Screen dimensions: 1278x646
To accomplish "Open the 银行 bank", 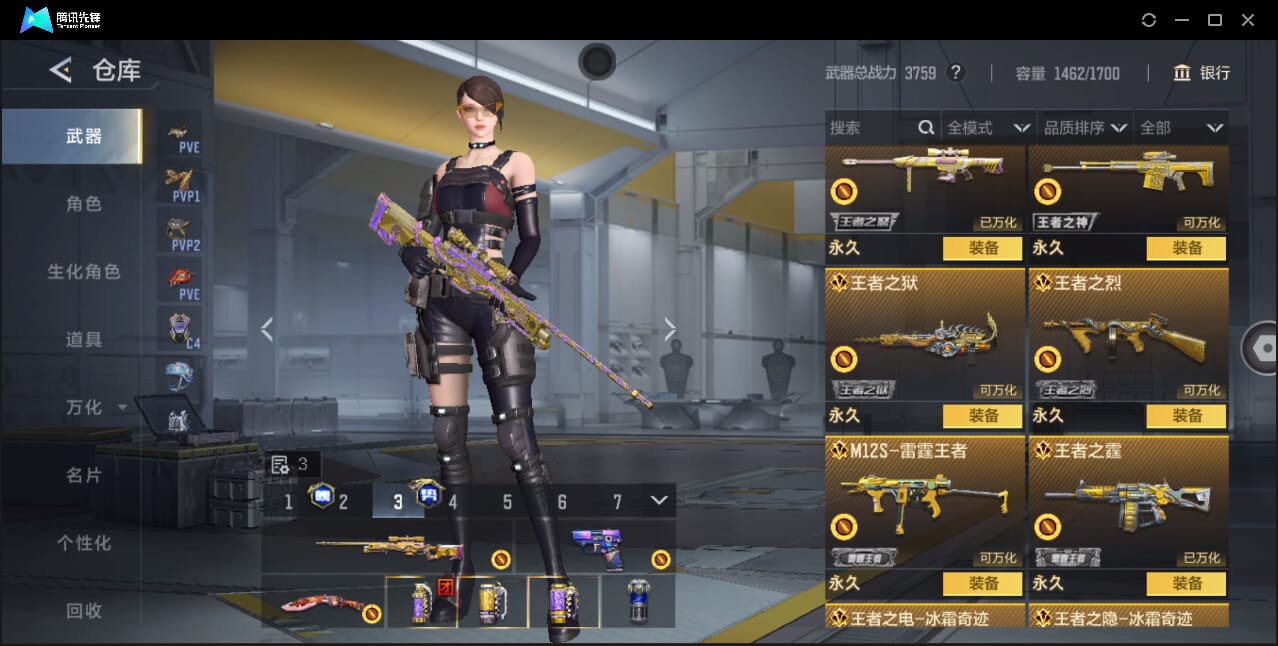I will [x=1202, y=73].
